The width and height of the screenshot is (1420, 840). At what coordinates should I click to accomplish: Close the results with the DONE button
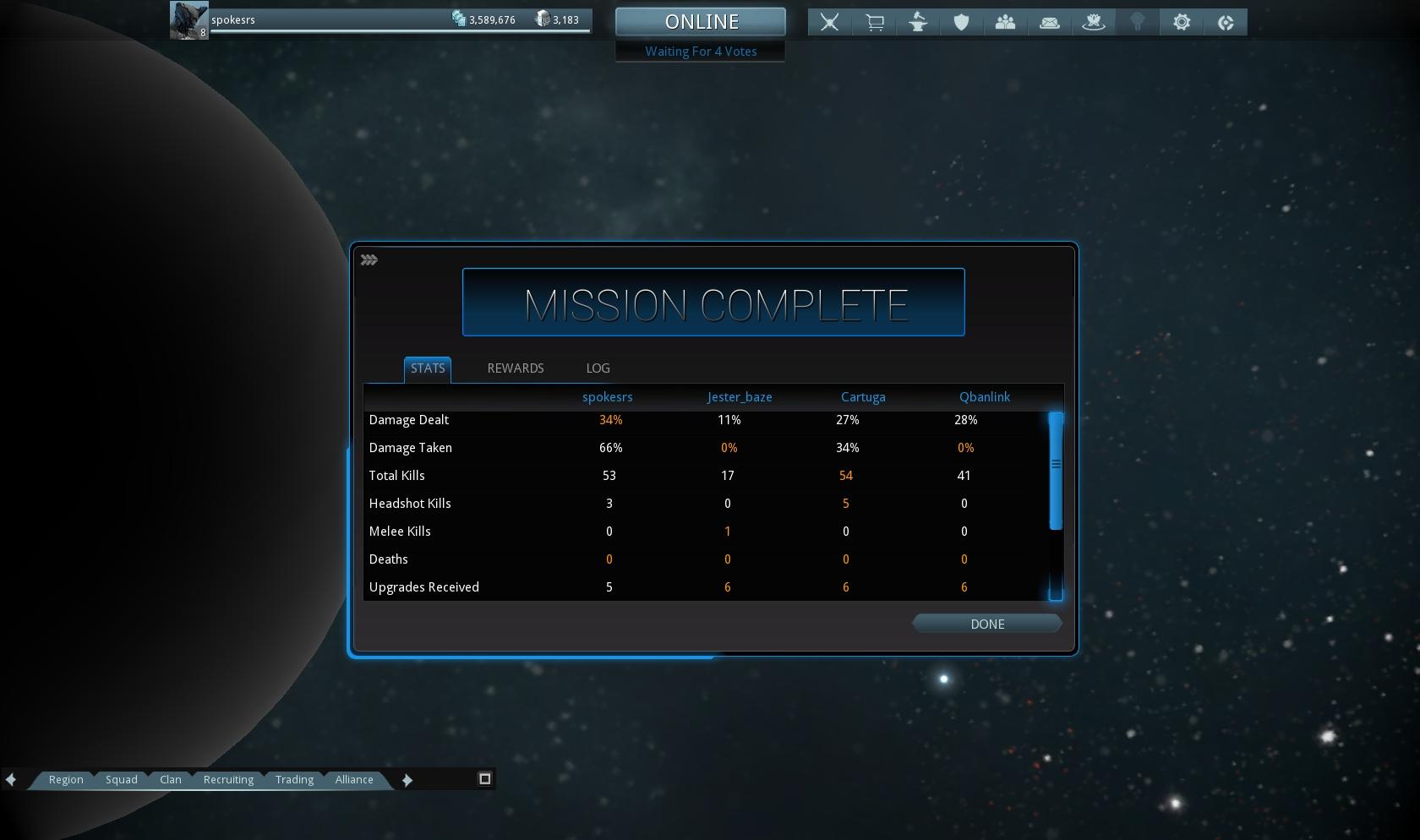click(986, 624)
